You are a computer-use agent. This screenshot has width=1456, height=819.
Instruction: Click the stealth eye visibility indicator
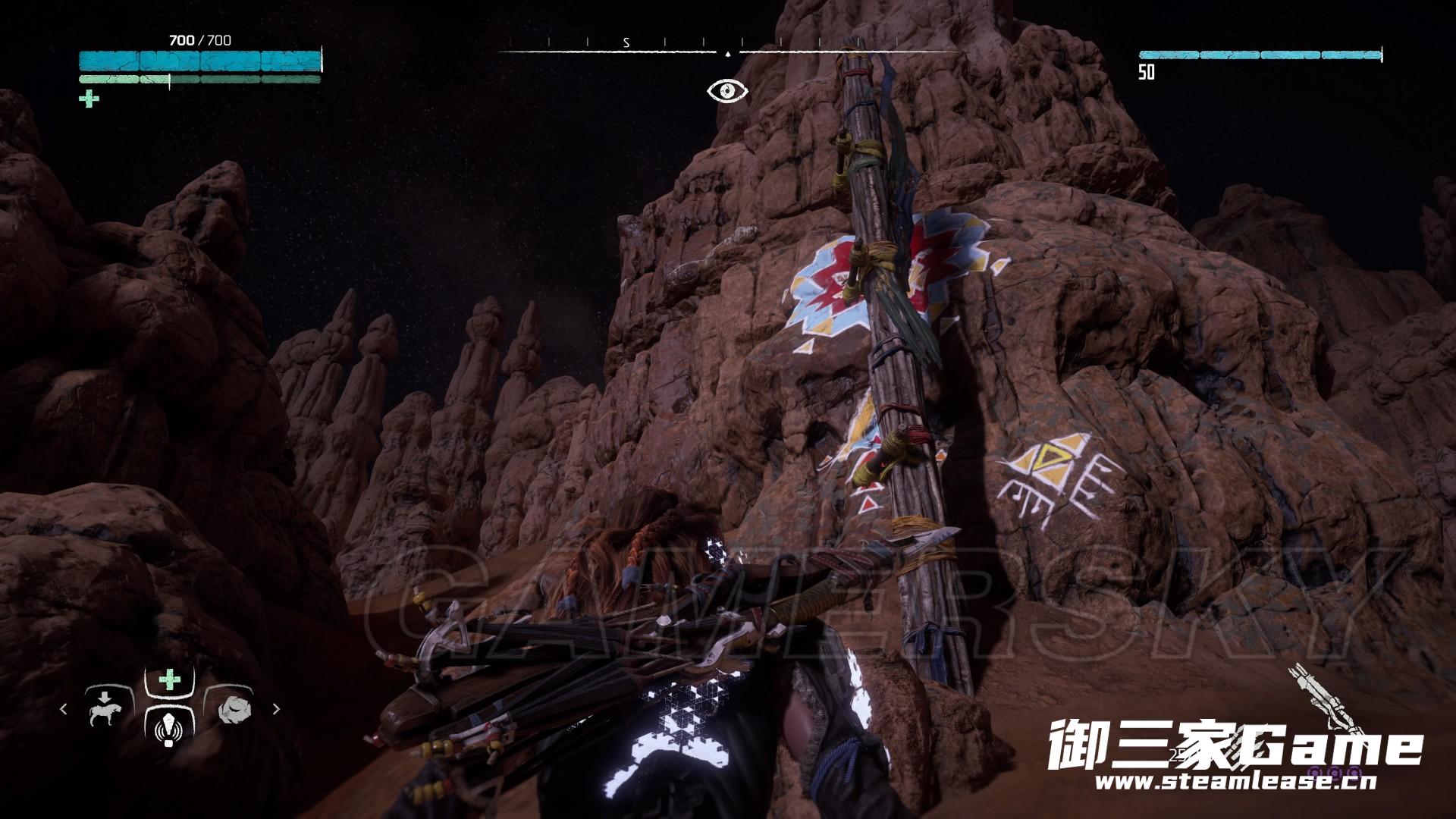[x=727, y=91]
